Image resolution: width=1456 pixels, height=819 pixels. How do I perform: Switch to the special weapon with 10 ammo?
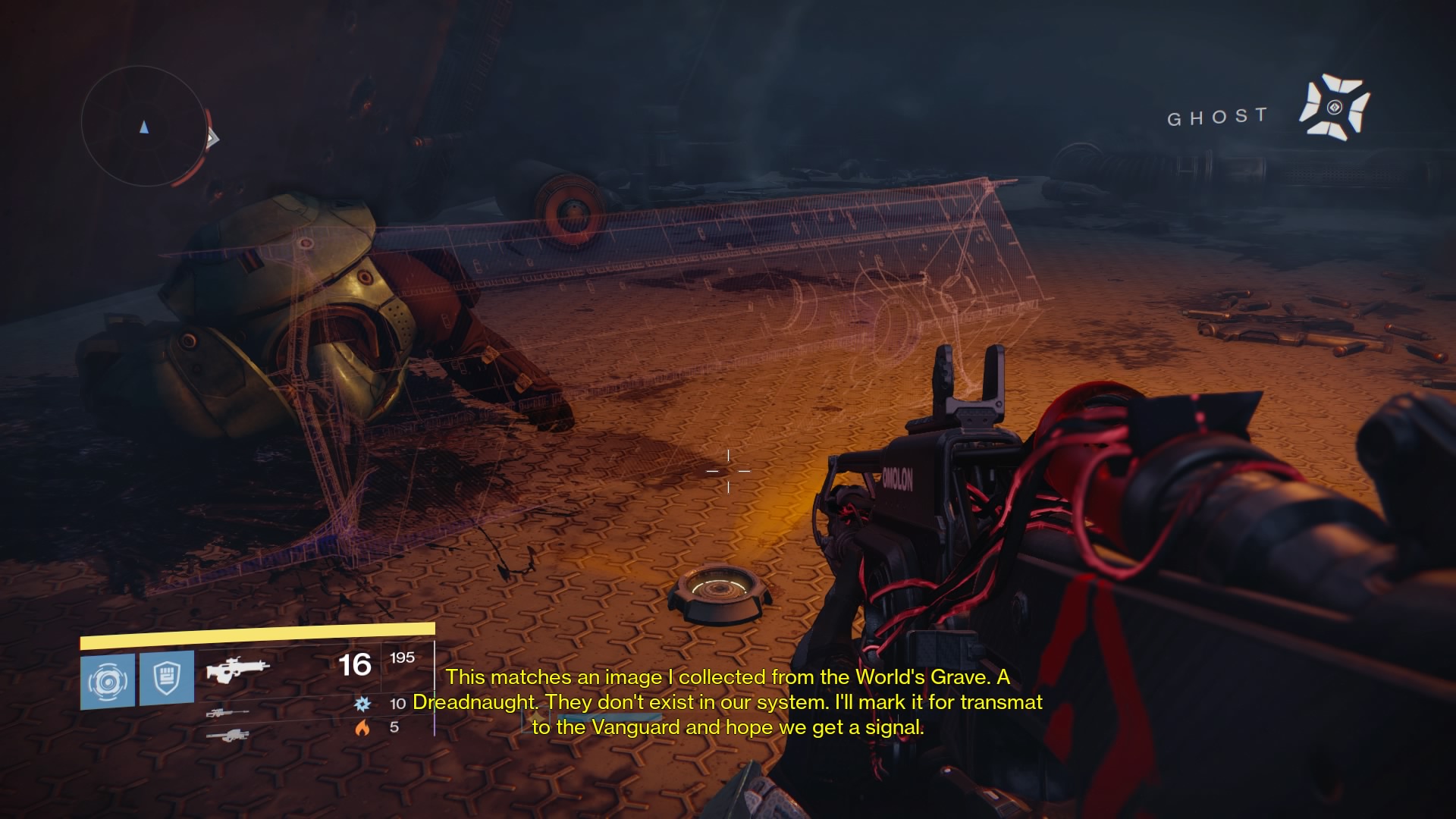[227, 713]
